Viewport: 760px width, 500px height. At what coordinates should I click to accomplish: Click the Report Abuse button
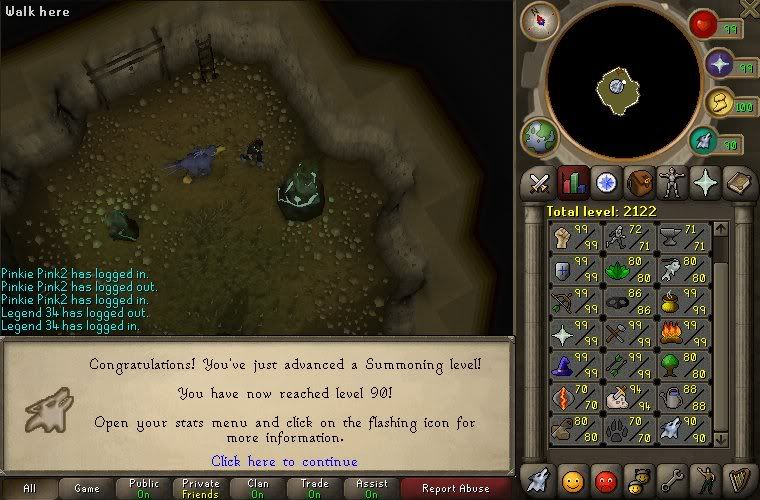point(456,489)
